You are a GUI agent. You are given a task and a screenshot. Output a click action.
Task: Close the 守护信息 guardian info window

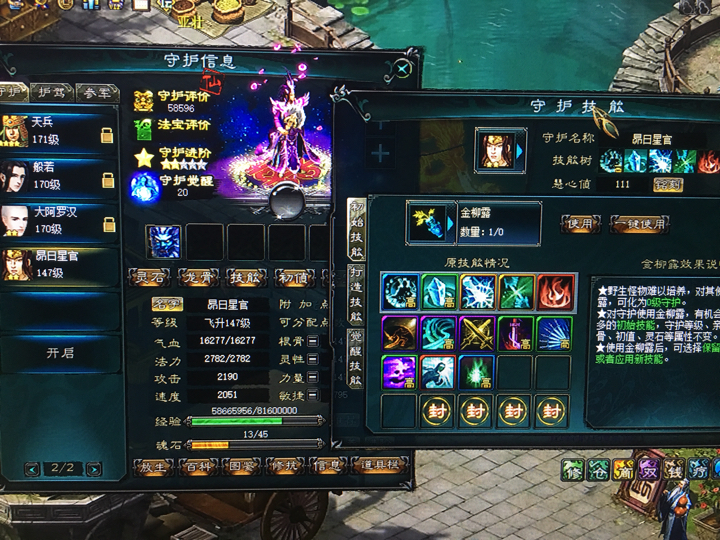pos(402,68)
